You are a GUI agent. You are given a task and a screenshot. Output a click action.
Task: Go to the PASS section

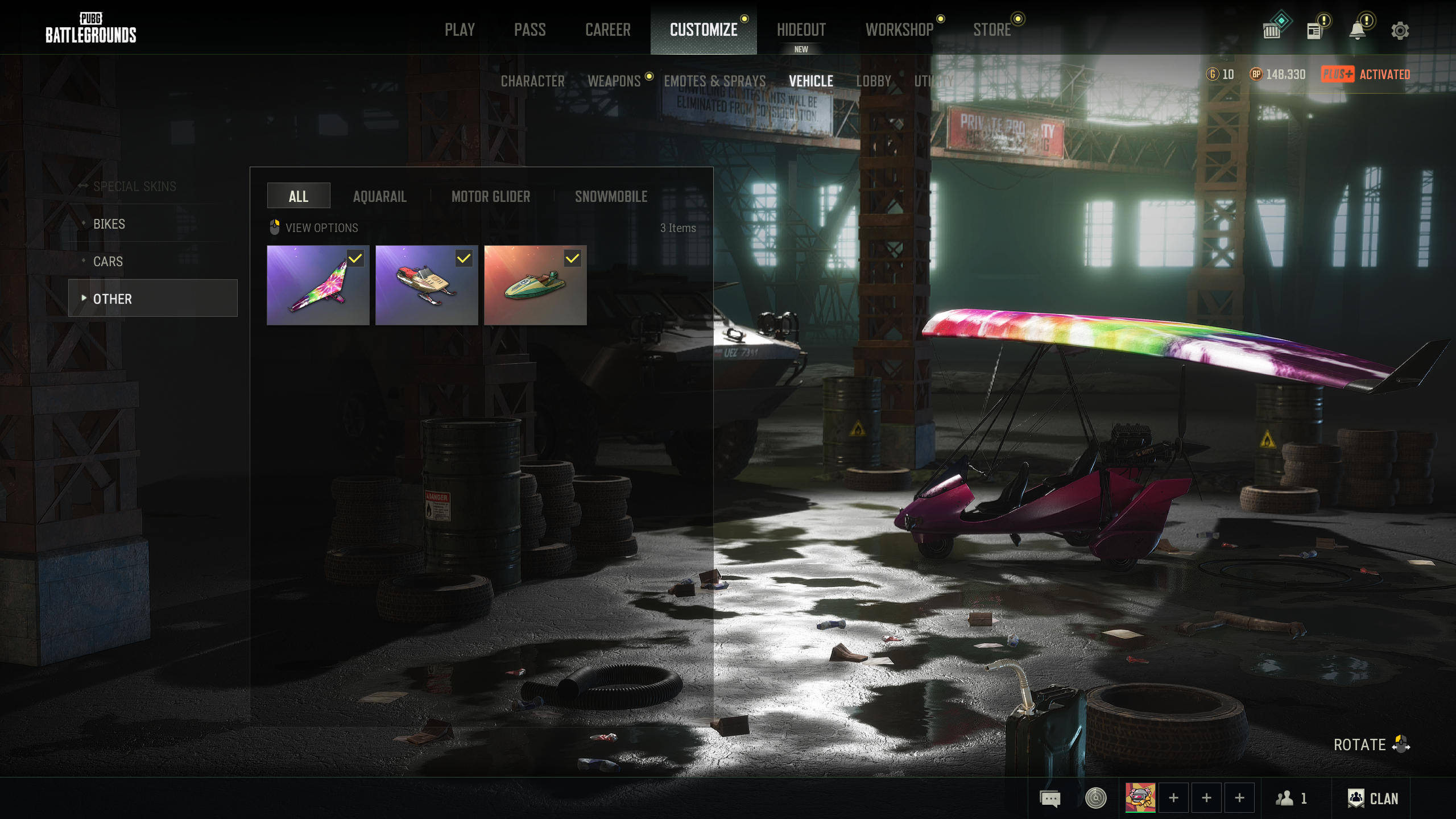tap(530, 30)
